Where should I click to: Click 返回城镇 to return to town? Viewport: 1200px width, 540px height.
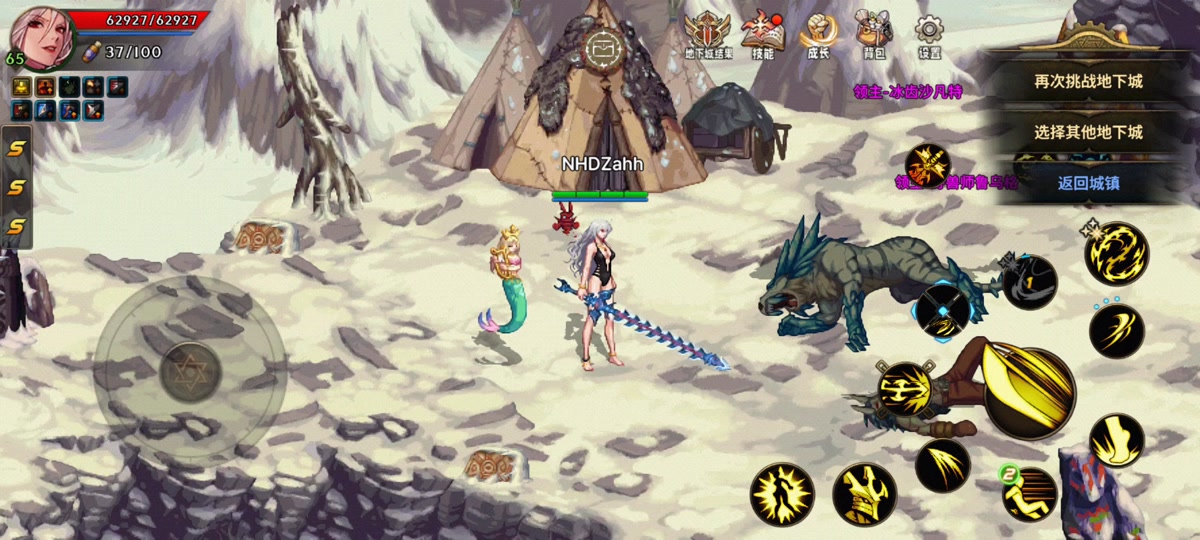click(1088, 182)
